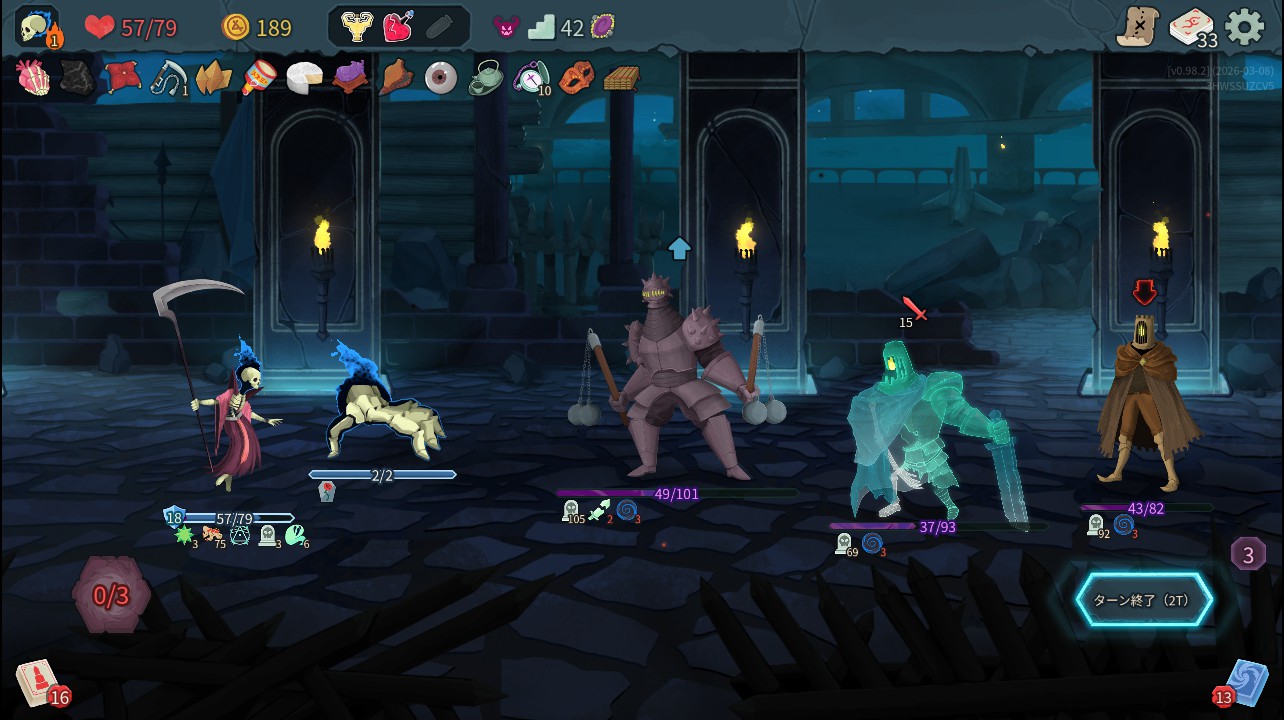Open the settings gear menu
Image resolution: width=1284 pixels, height=720 pixels.
[x=1244, y=27]
